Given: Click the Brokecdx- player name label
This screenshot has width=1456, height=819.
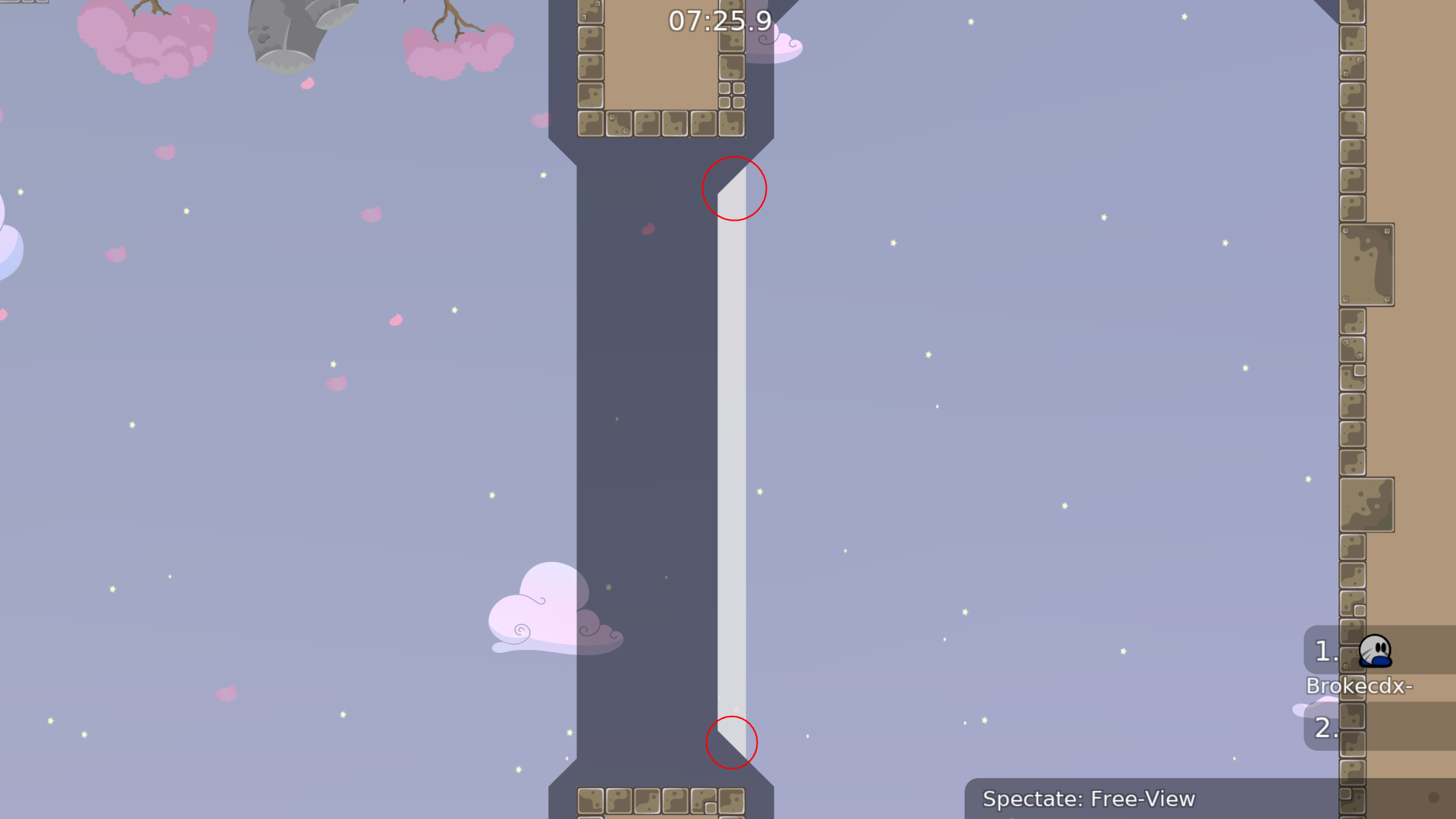Looking at the screenshot, I should click(x=1360, y=686).
